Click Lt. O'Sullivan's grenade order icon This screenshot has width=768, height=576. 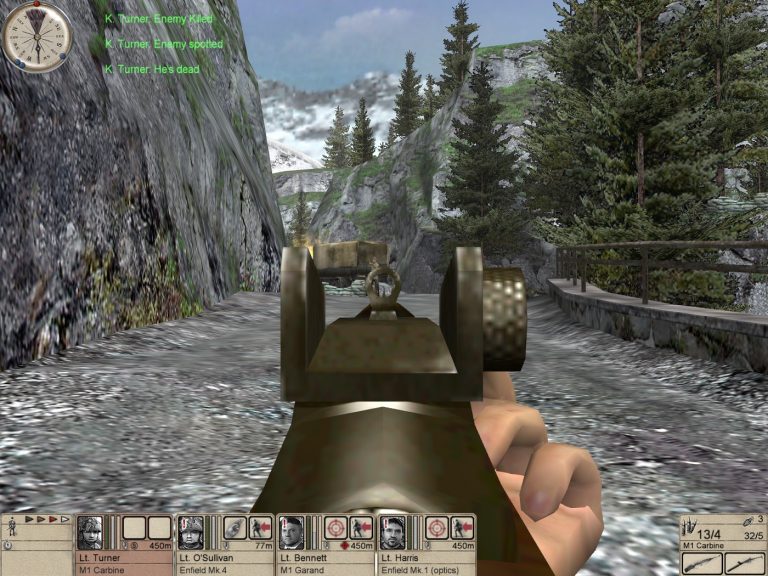[234, 527]
